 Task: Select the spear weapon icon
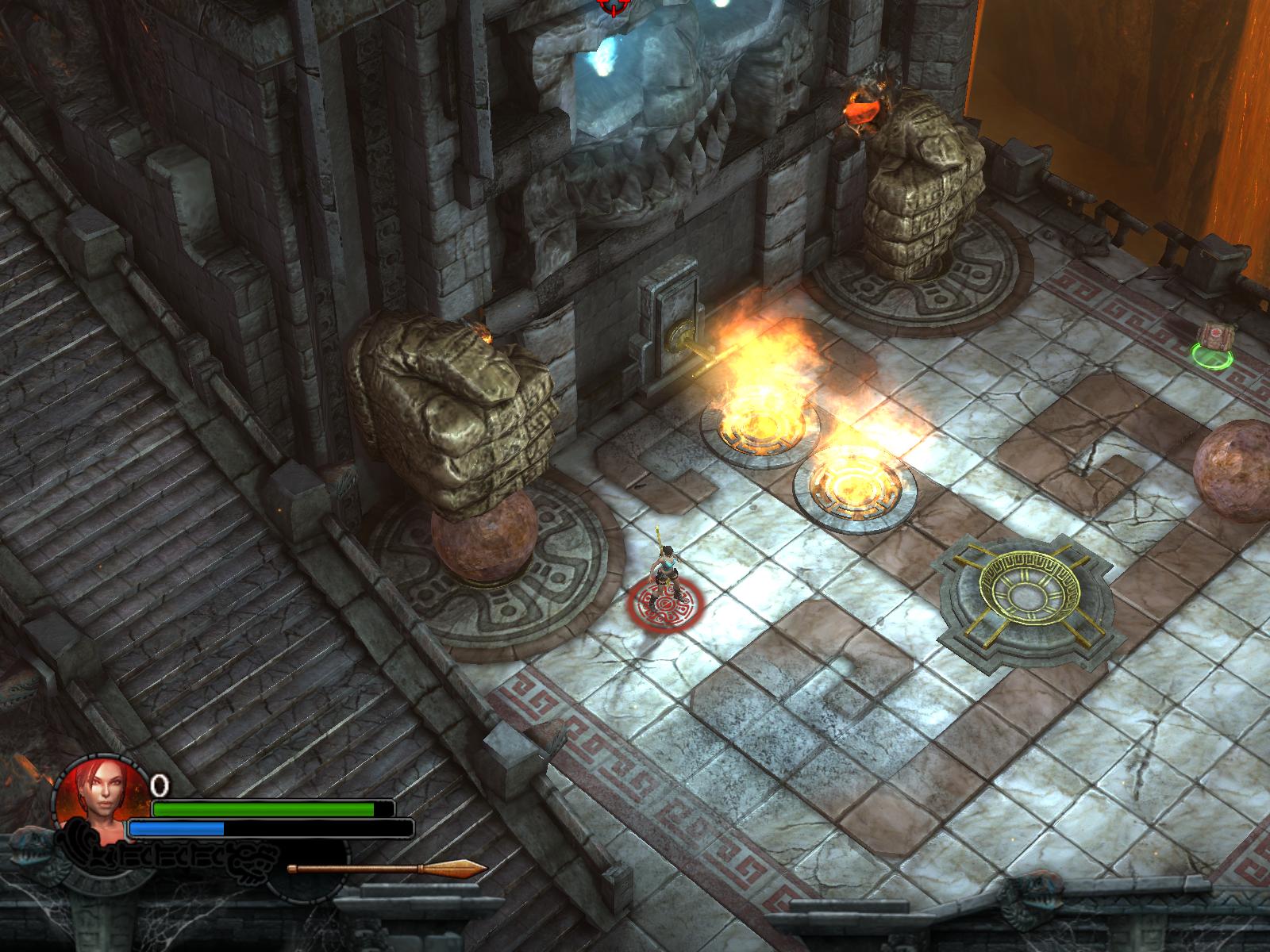coord(387,869)
